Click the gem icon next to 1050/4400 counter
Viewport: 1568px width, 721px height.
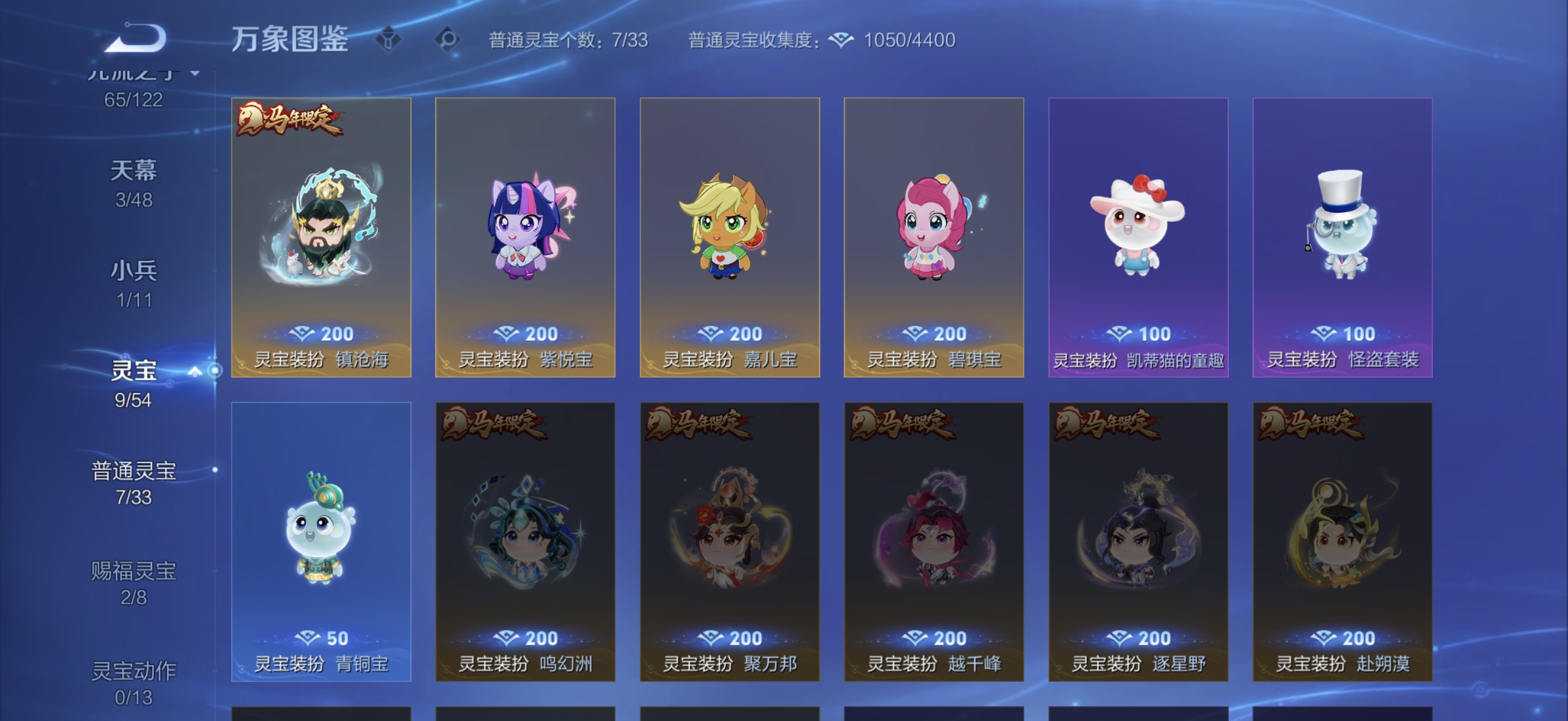click(x=842, y=39)
